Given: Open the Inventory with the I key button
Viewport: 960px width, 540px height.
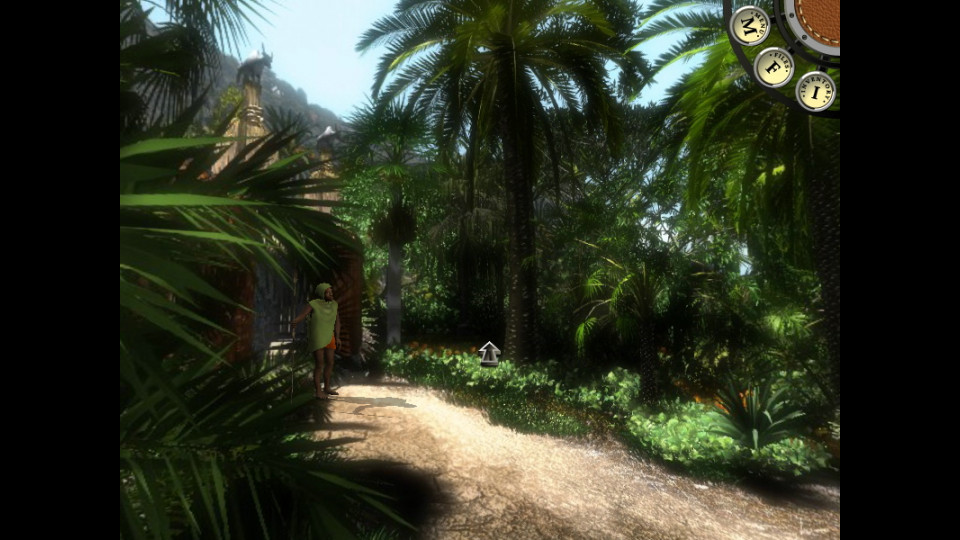Looking at the screenshot, I should coord(815,92).
